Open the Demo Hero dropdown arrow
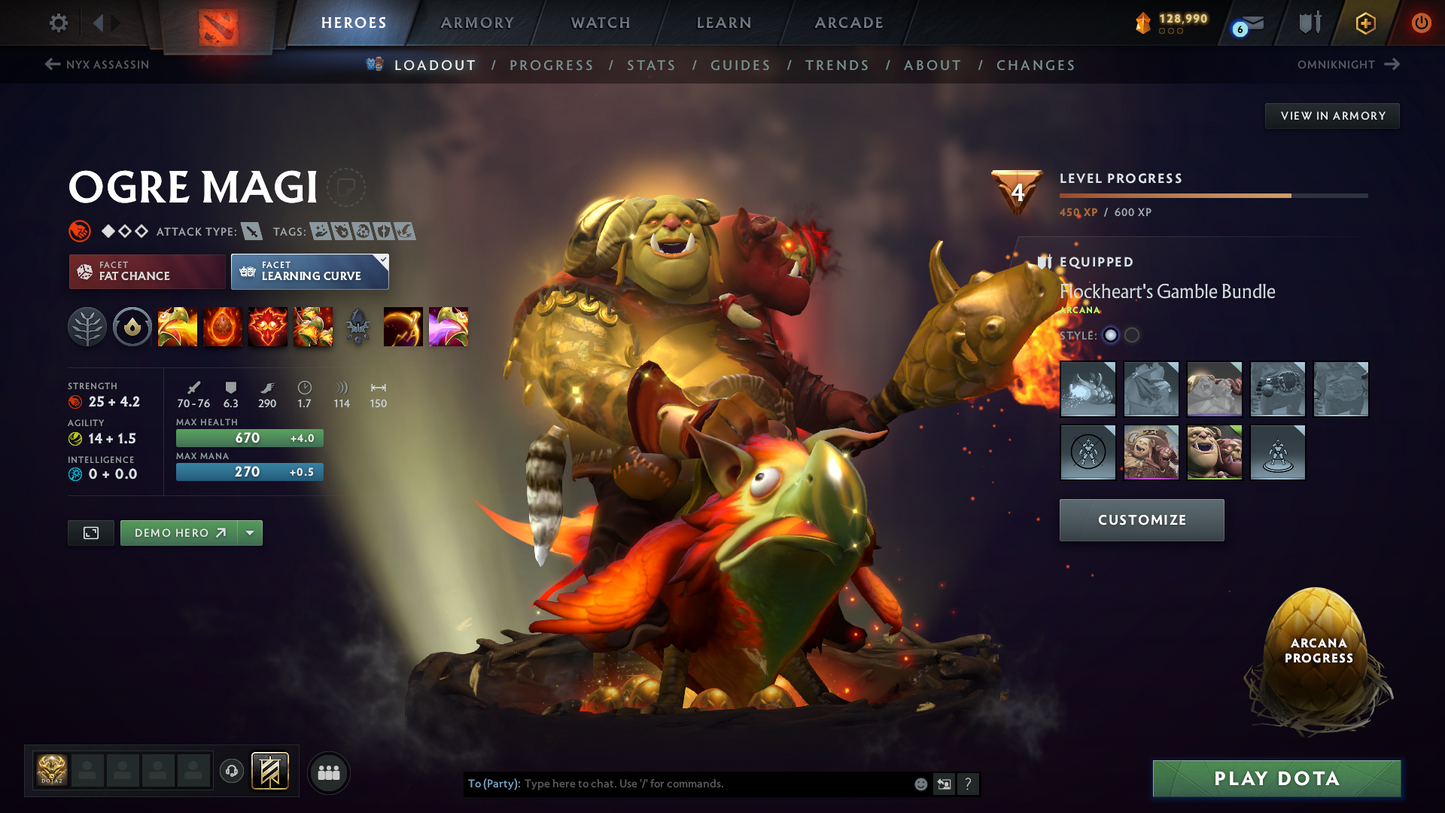This screenshot has width=1445, height=813. click(249, 532)
